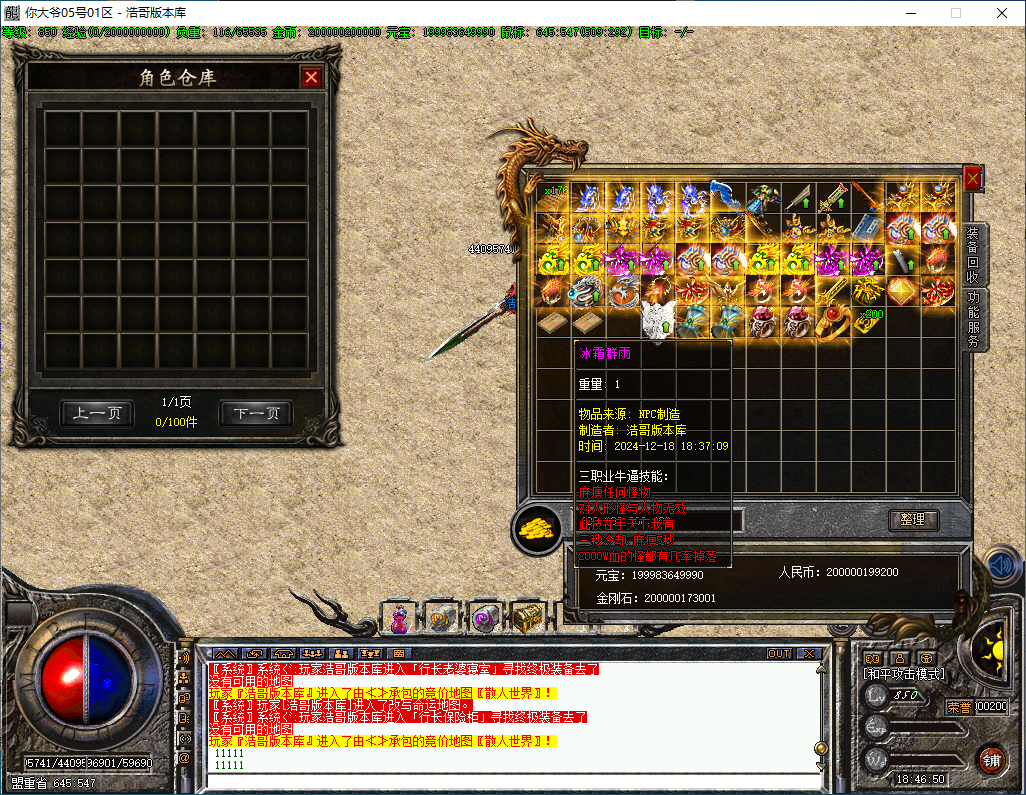
Task: Open the 装备回收 equipment recycling tab
Action: tap(973, 255)
